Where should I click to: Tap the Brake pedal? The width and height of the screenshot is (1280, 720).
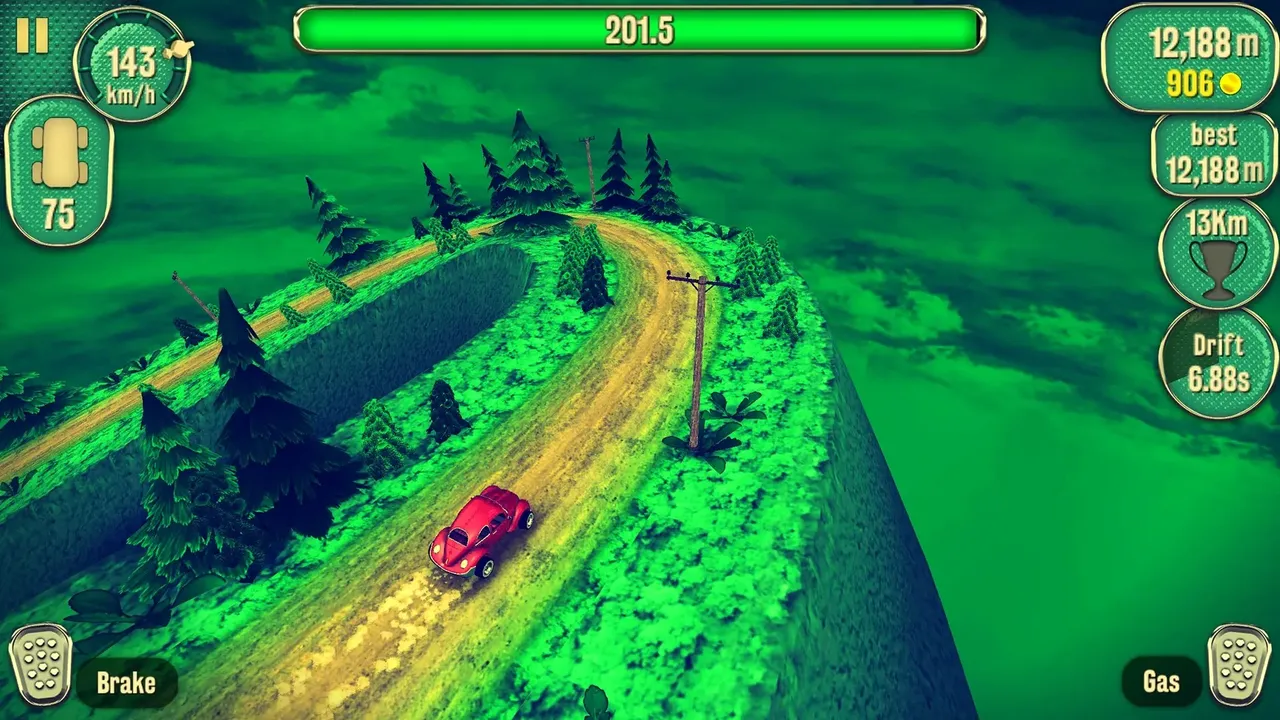41,664
